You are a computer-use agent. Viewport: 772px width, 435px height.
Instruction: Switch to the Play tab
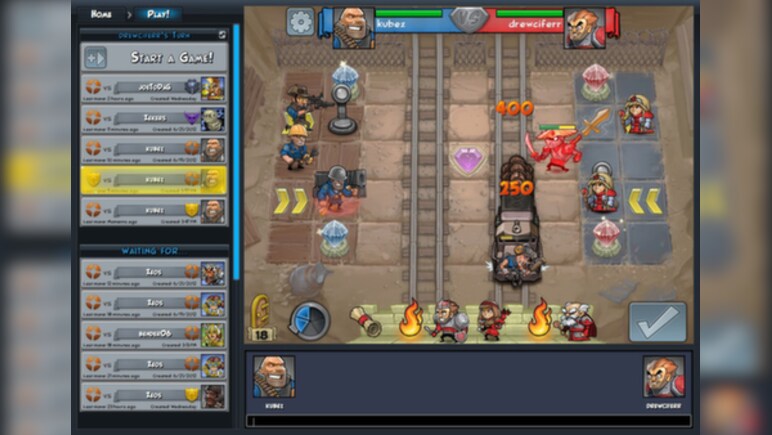point(157,14)
